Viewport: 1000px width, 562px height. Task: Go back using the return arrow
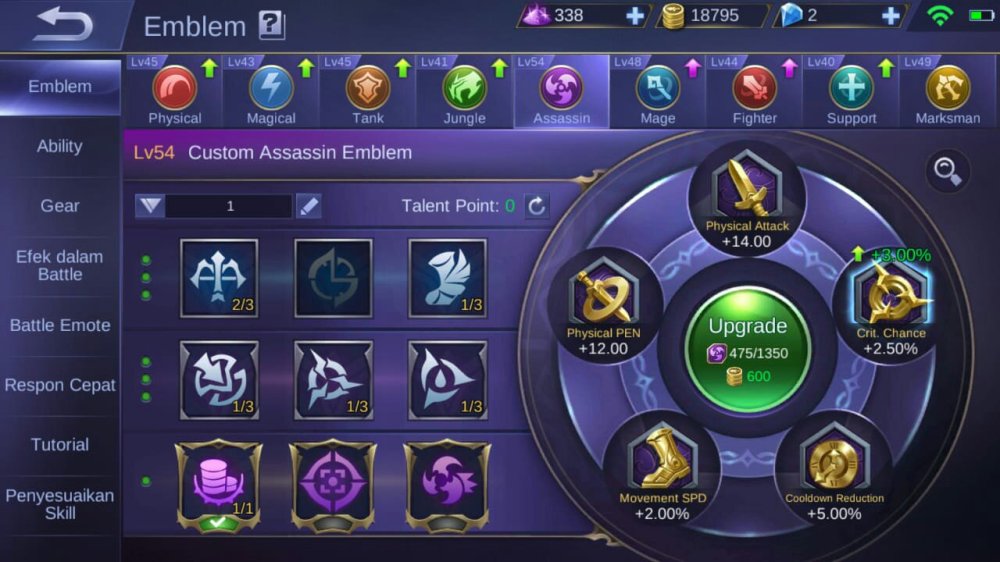(62, 25)
